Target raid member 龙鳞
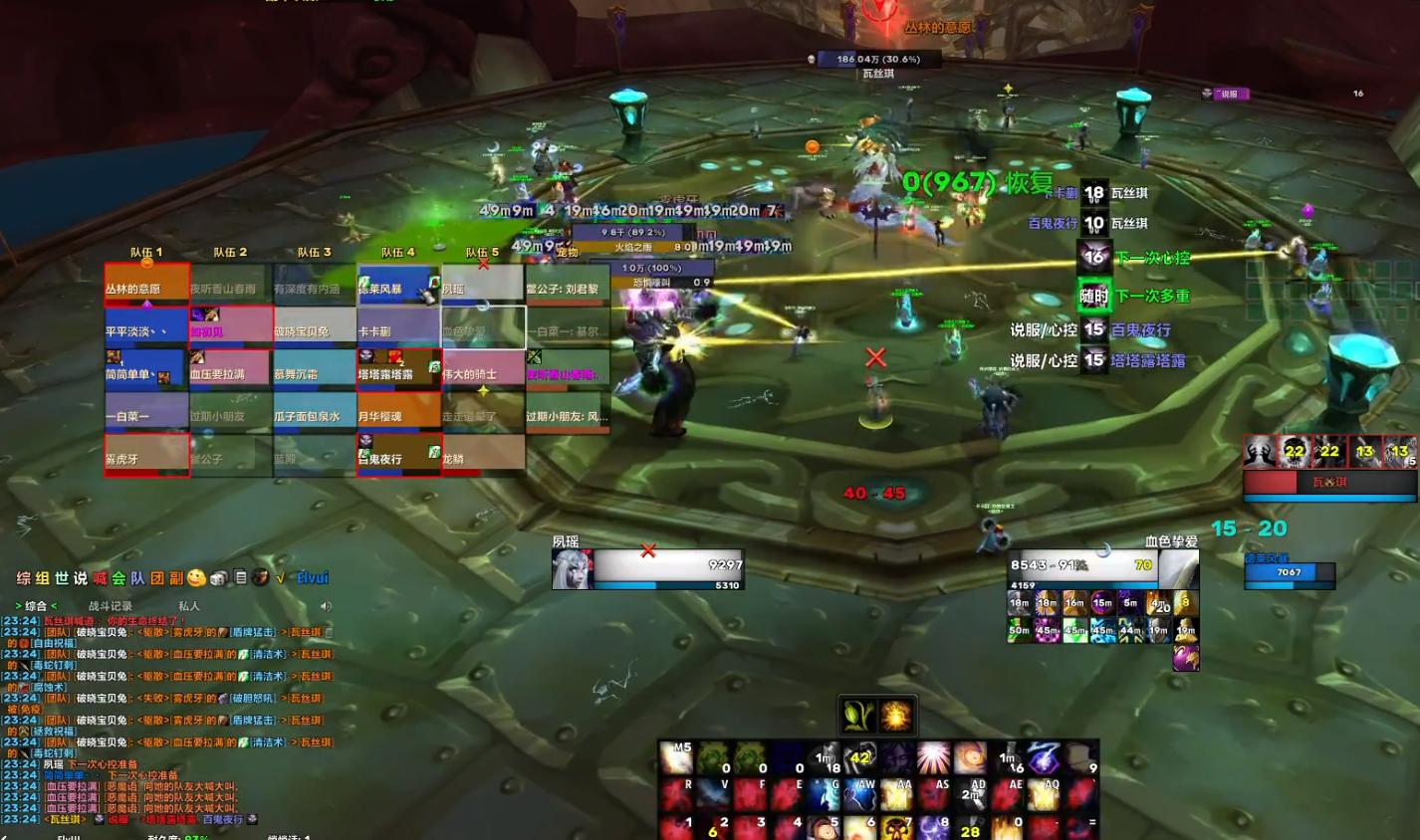 (x=482, y=457)
